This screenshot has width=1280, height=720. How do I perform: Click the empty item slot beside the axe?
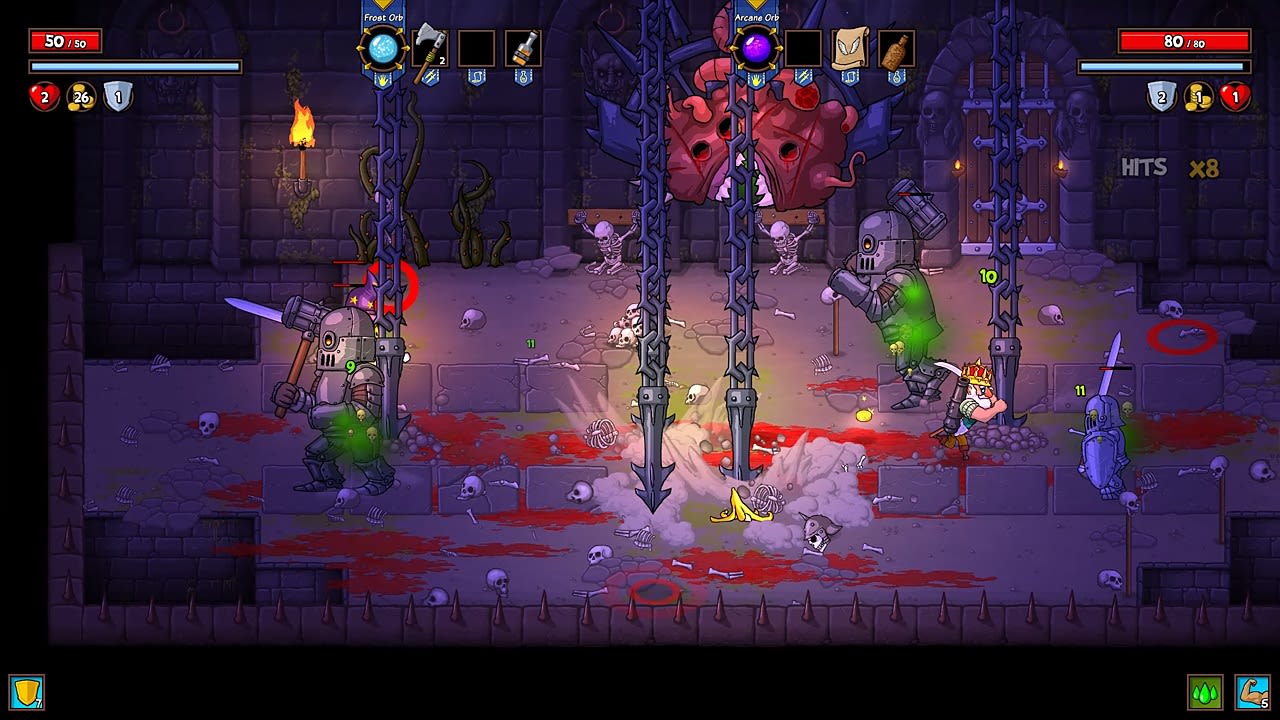click(x=476, y=46)
